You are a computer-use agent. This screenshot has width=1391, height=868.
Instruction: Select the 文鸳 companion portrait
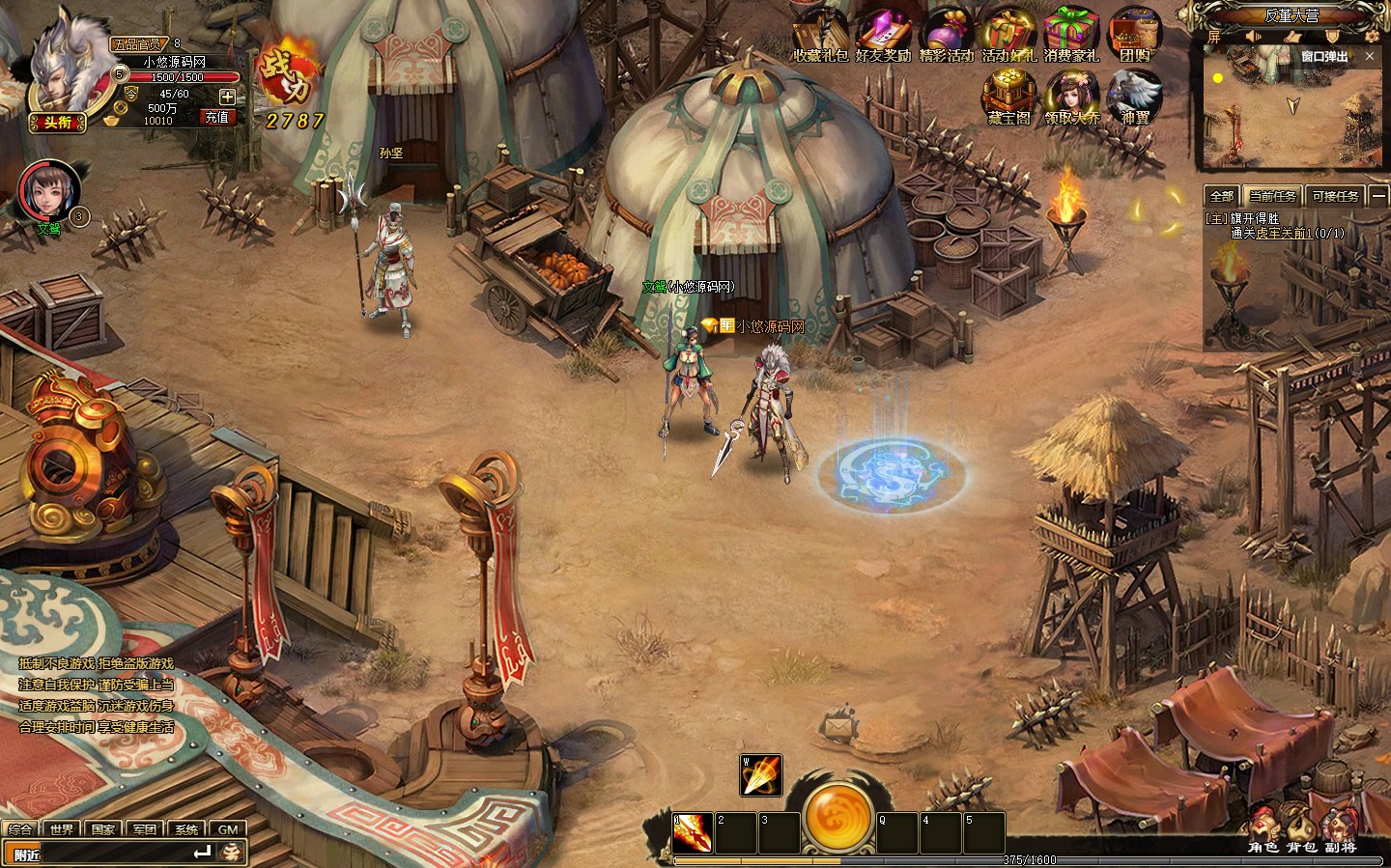46,191
